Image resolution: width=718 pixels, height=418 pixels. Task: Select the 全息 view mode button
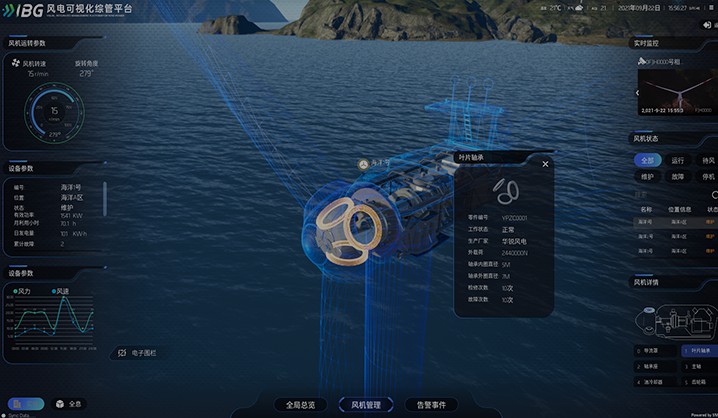pos(68,404)
